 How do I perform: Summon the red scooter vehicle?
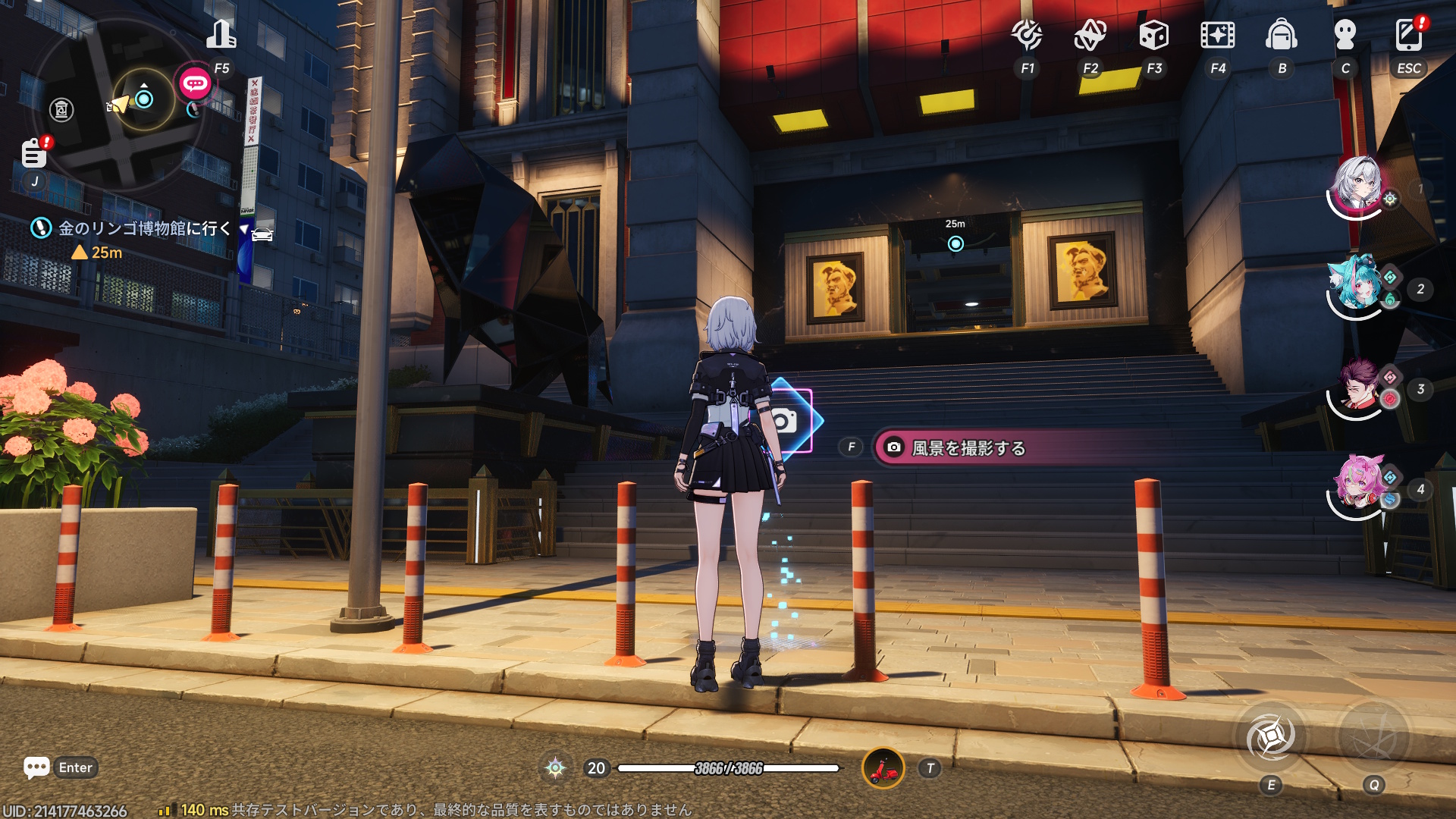[883, 768]
